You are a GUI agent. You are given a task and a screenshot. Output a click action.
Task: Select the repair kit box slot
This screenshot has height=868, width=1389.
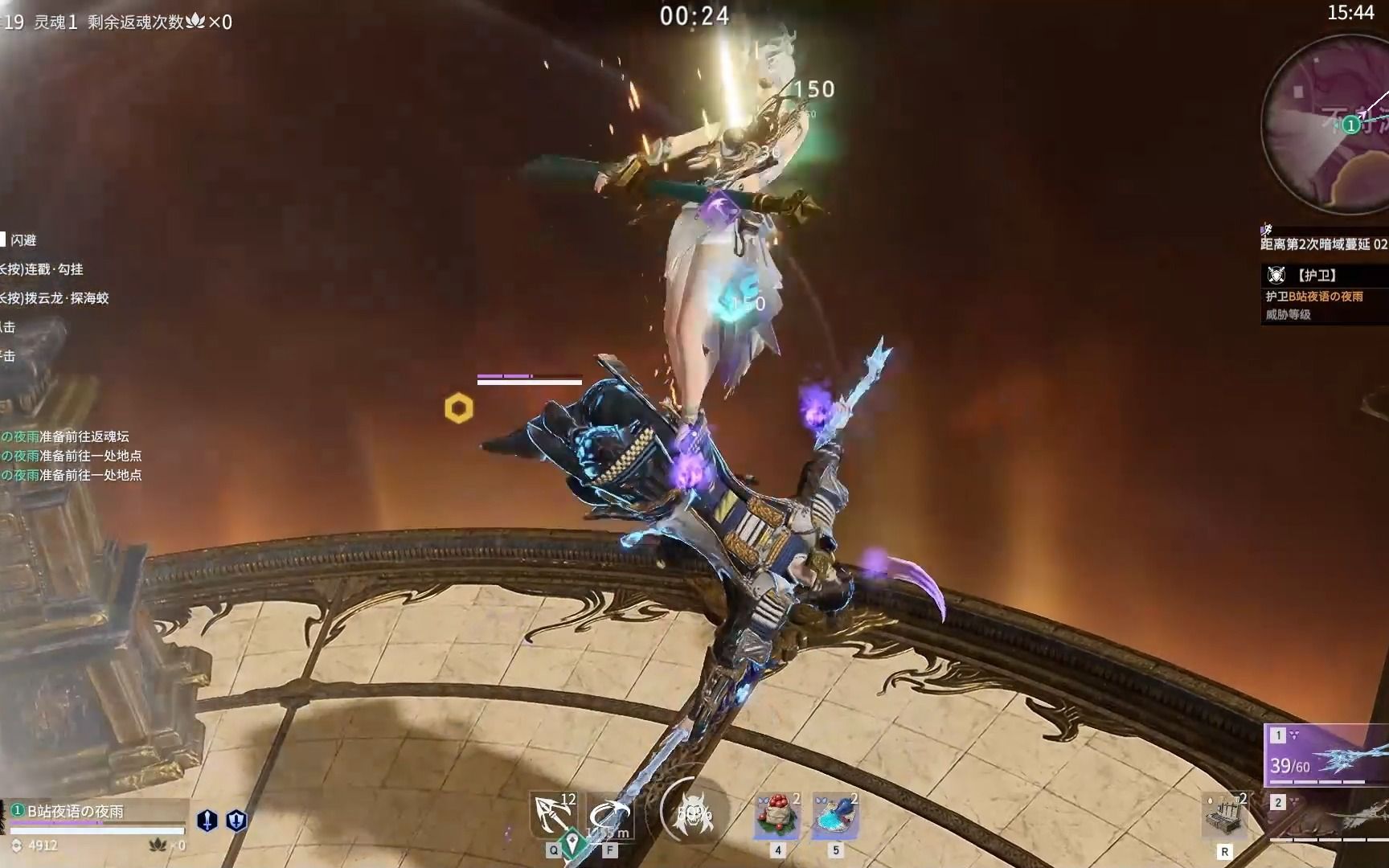[1225, 815]
